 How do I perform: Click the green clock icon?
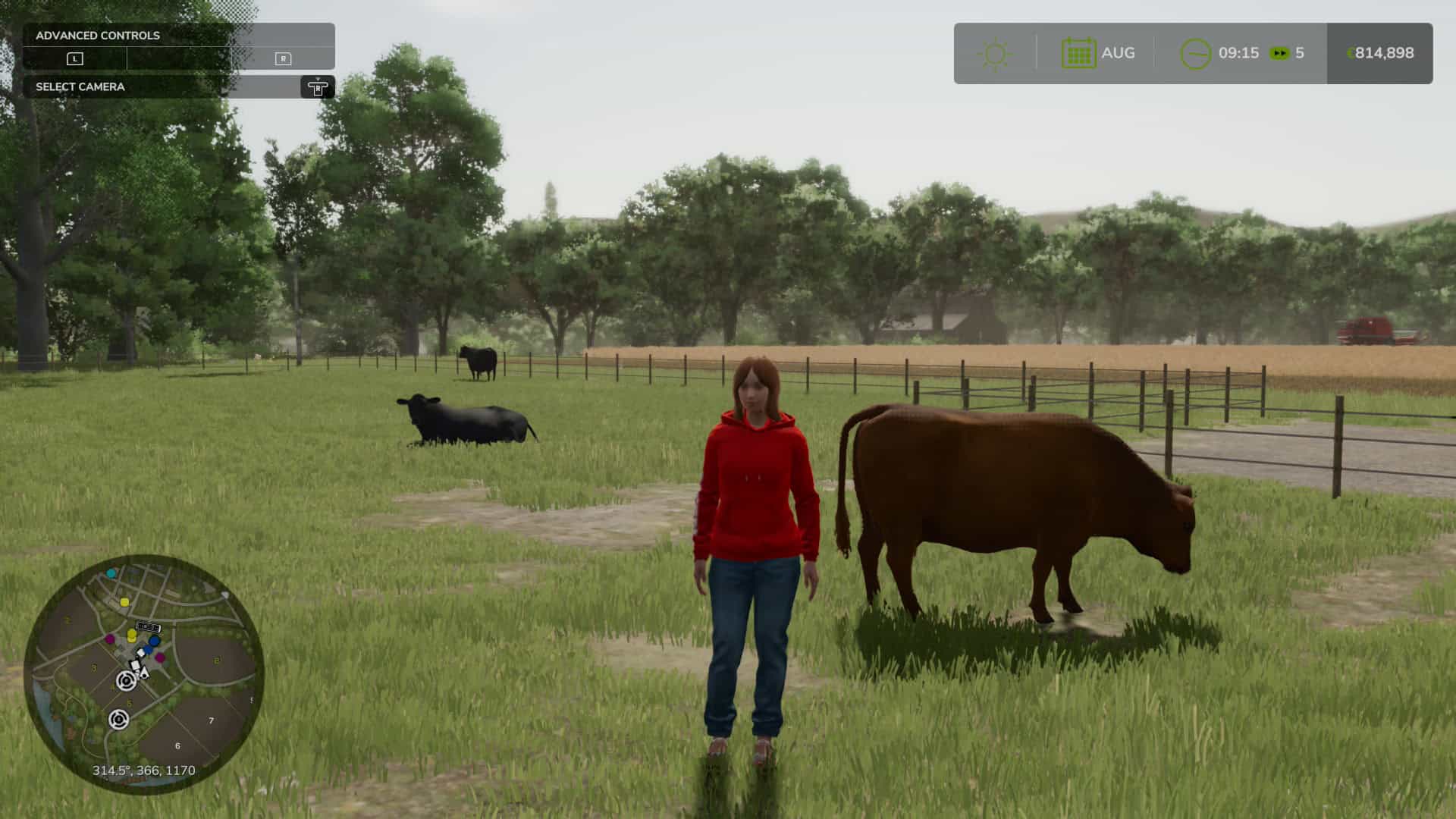[x=1195, y=54]
